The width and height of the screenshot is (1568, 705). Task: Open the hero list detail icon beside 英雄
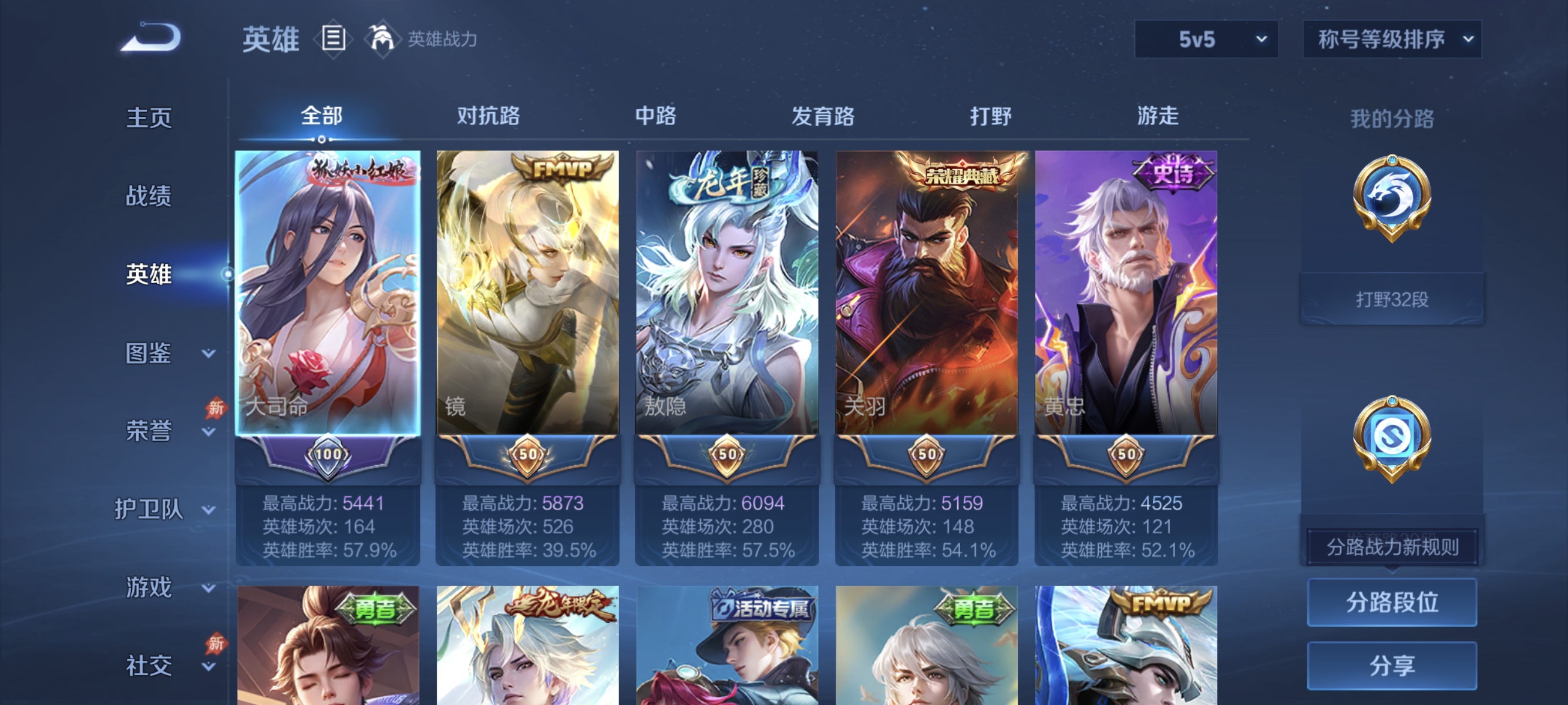click(x=332, y=39)
